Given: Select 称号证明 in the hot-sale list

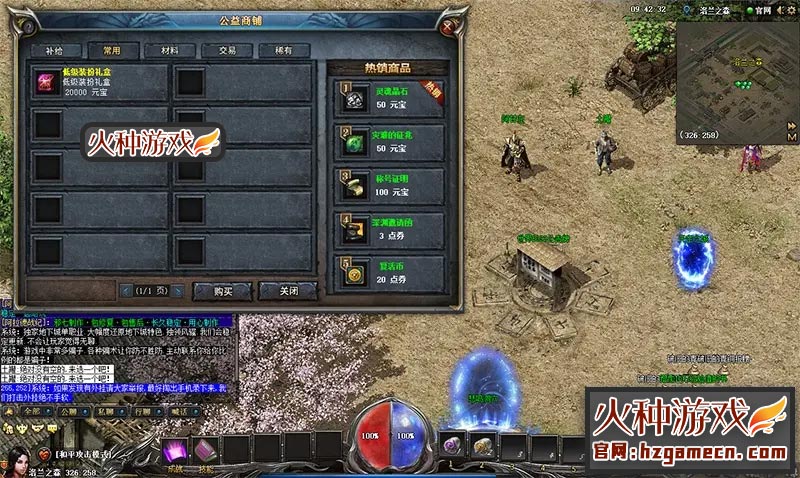Looking at the screenshot, I should pos(385,185).
